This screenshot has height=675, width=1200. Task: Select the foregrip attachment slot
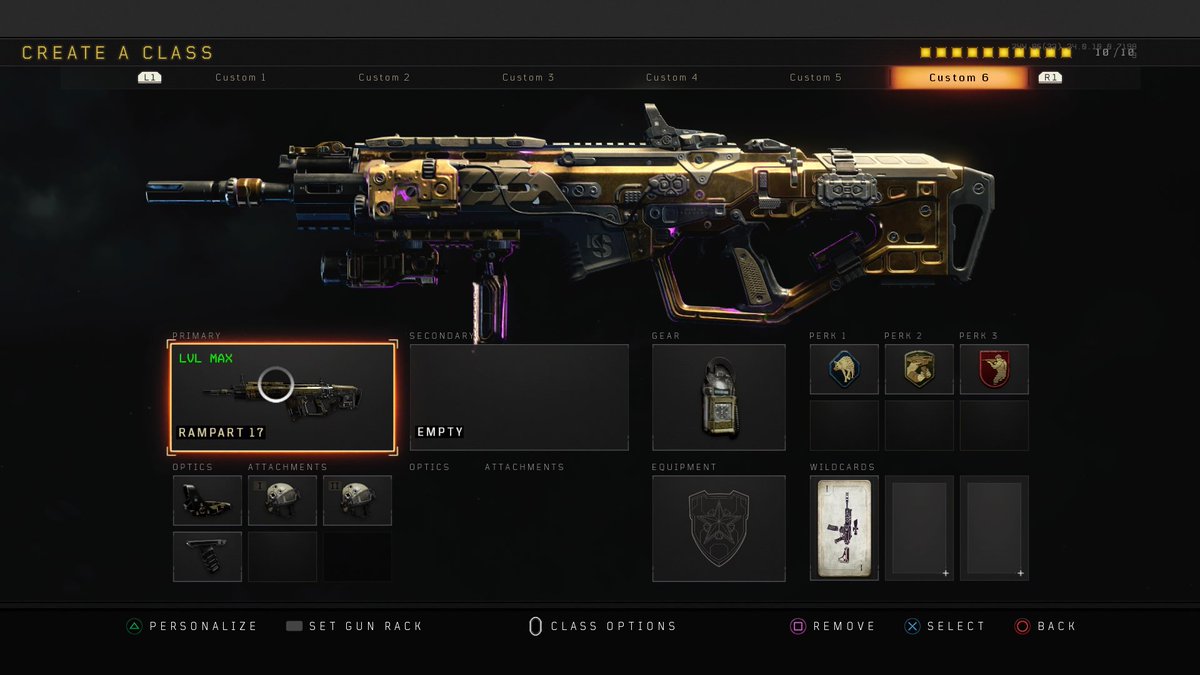pos(208,556)
